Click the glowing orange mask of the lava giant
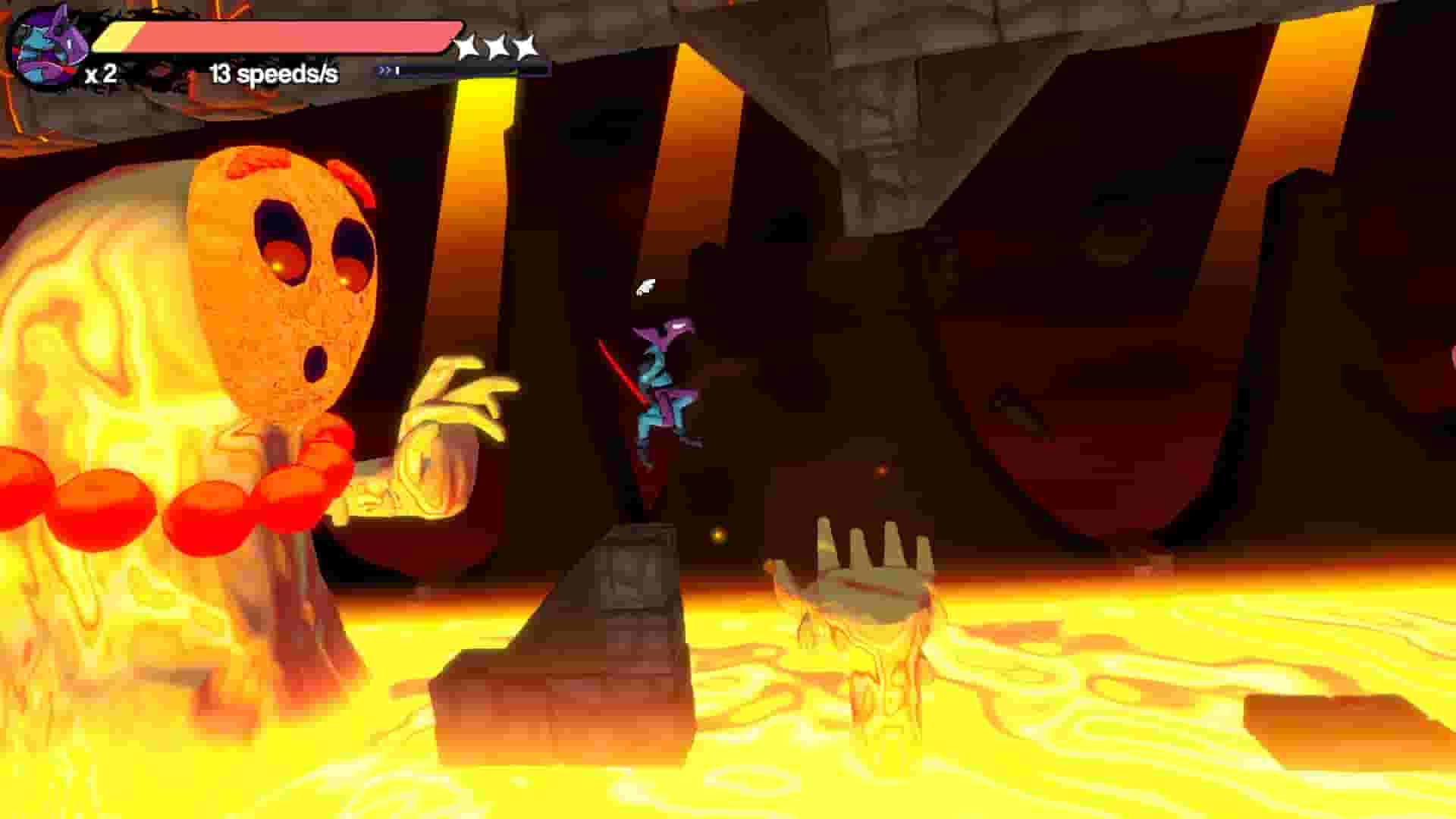Screen dimensions: 1456x819 pos(281,273)
